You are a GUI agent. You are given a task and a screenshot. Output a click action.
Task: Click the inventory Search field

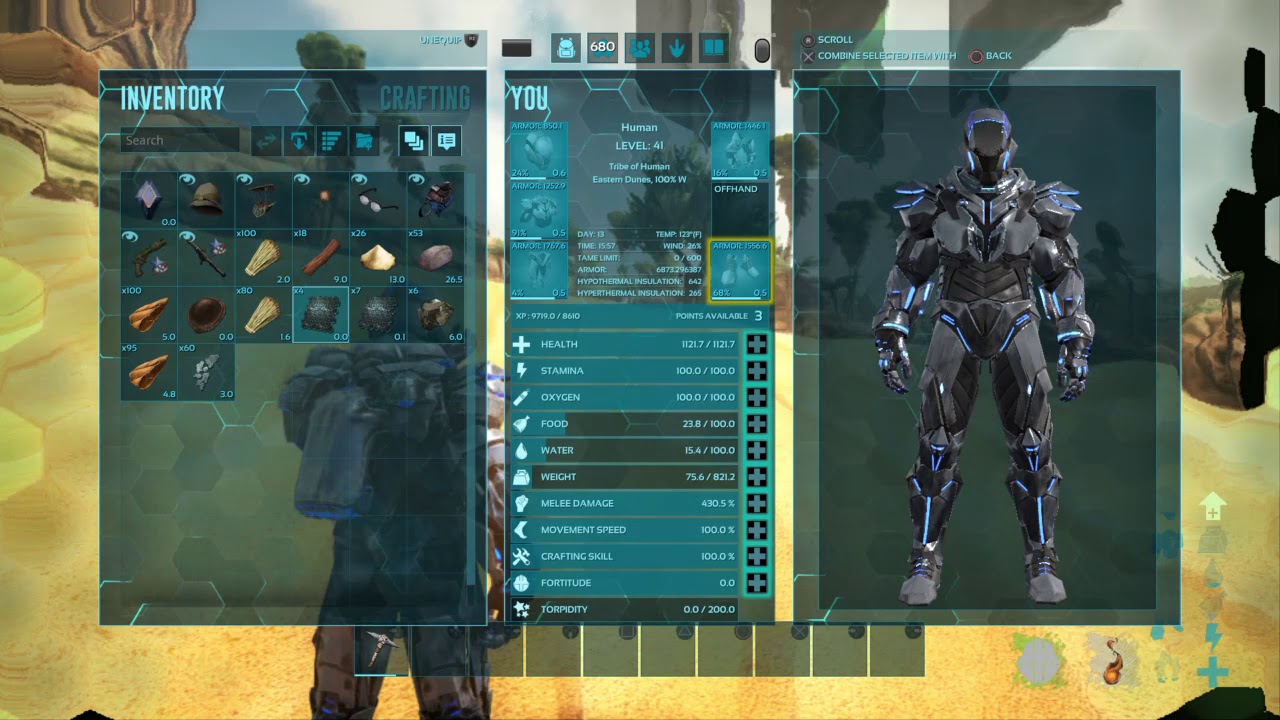click(180, 141)
